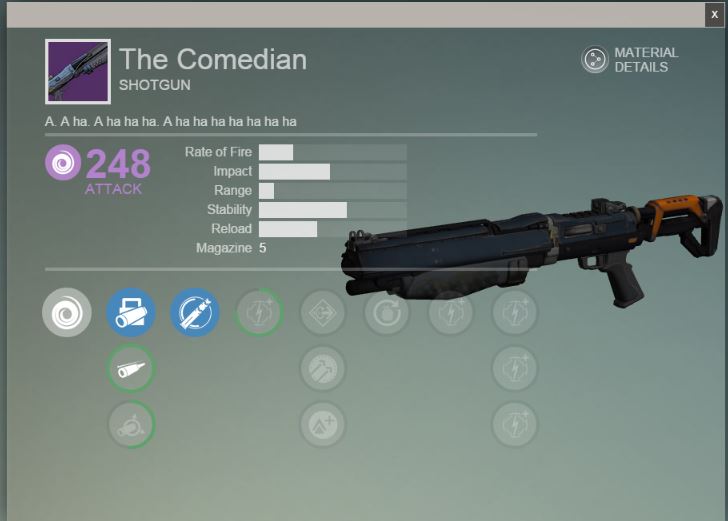
Task: Select the circular arrow reload perk
Action: [387, 313]
